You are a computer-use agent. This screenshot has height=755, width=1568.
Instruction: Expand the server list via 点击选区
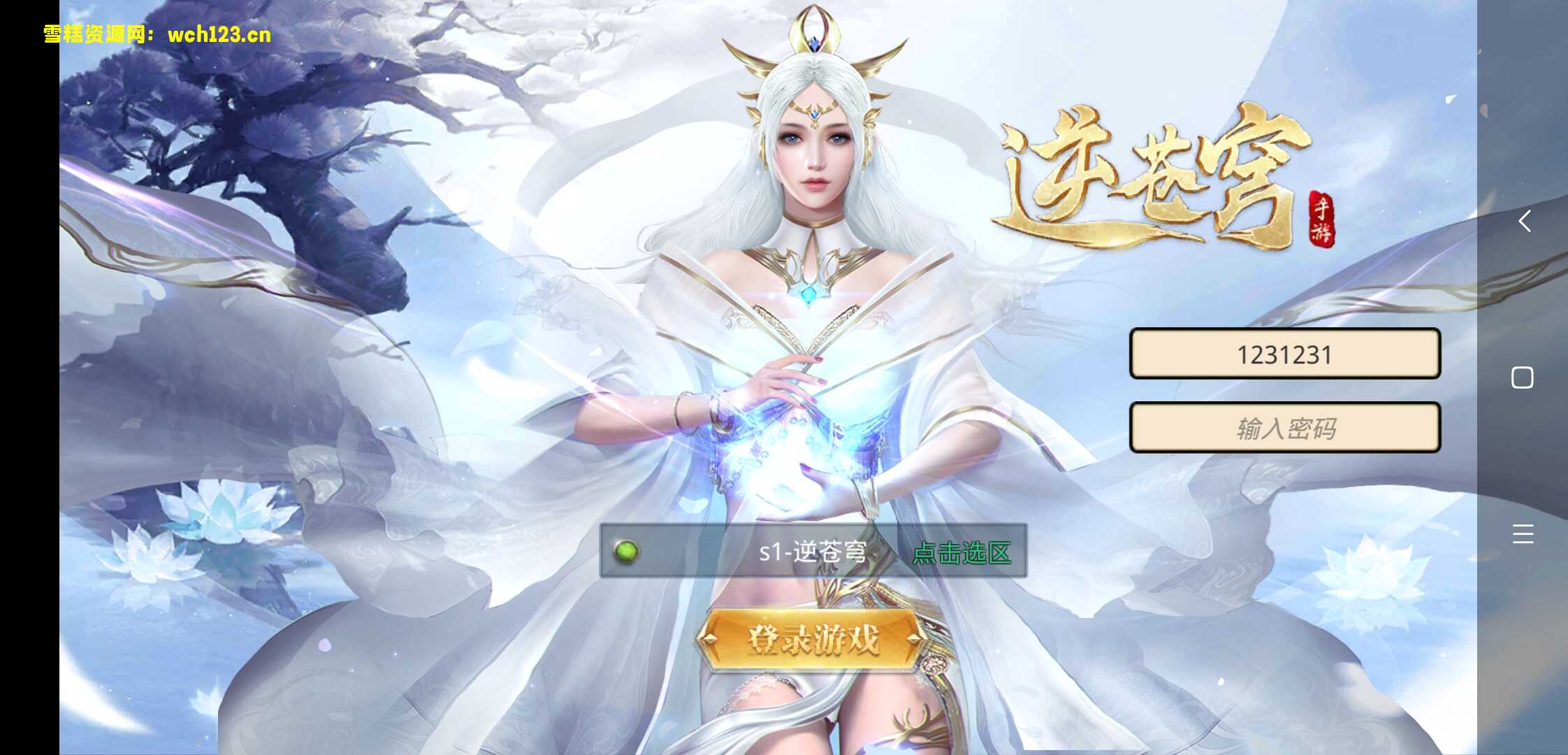[x=964, y=552]
